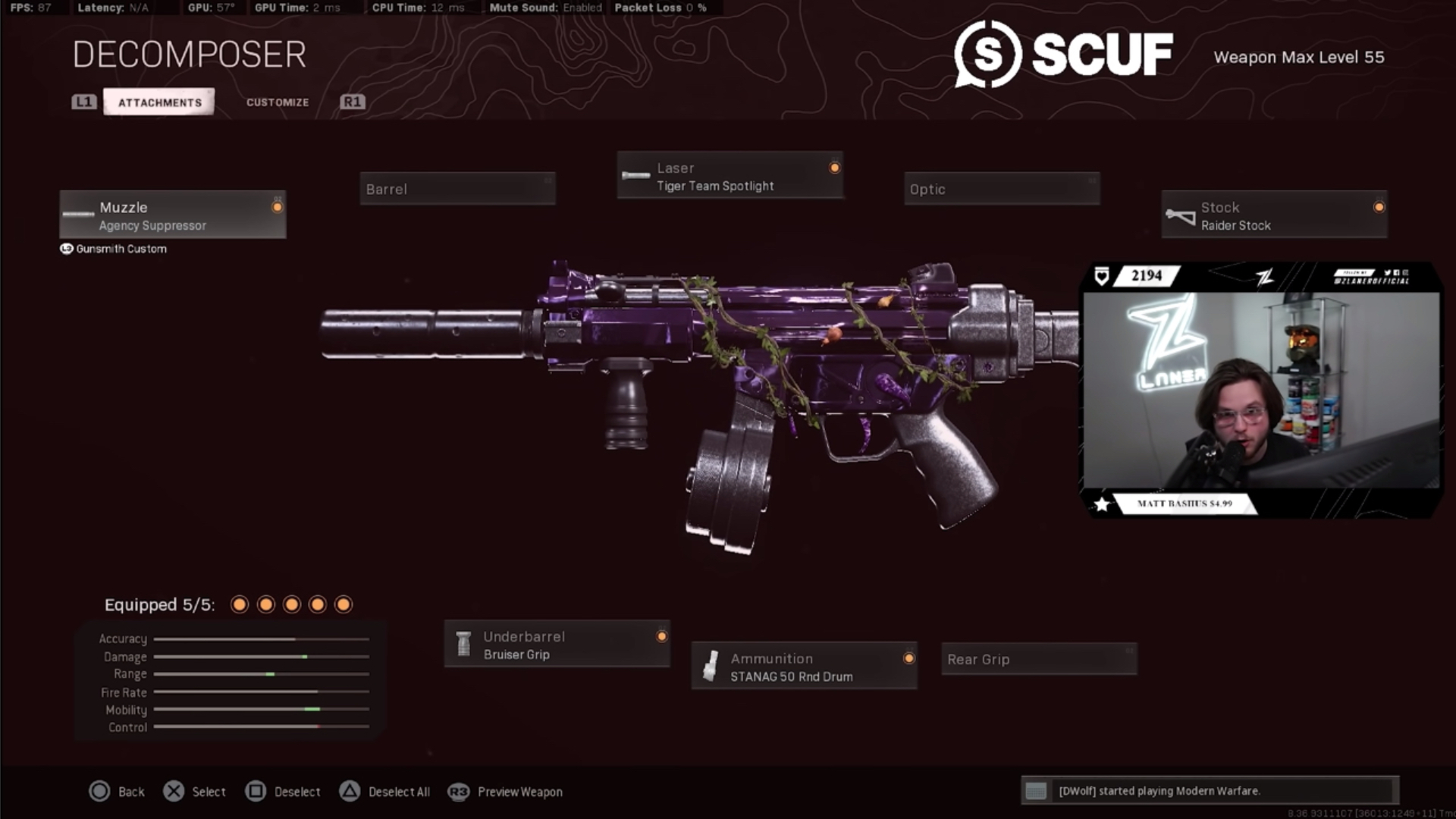Click the DWolf started playing notification
The image size is (1456, 819).
tap(1210, 791)
